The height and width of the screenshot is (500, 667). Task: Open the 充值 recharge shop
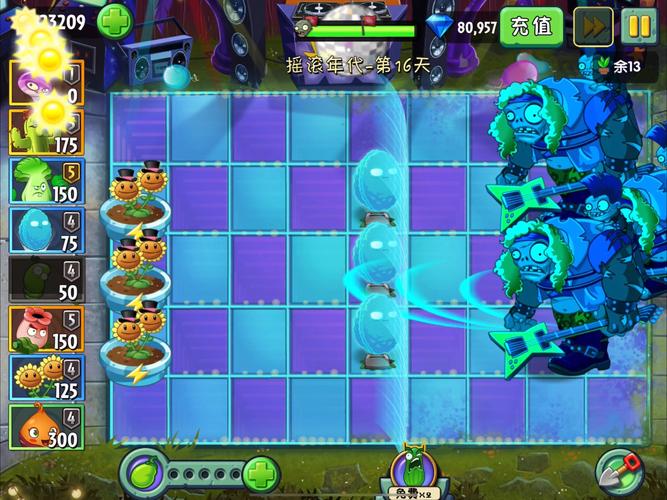(x=530, y=26)
